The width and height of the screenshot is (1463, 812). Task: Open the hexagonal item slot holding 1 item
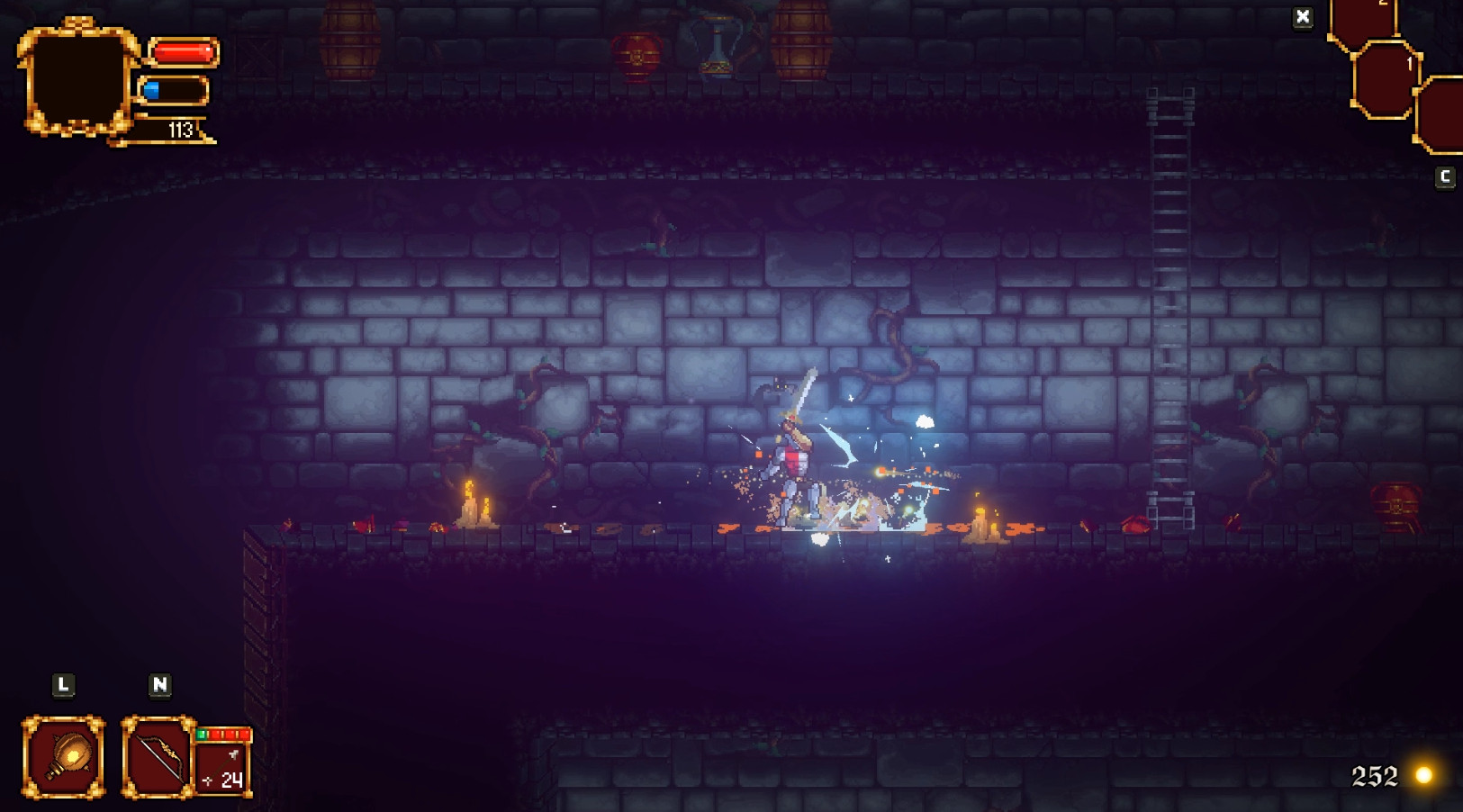click(x=1384, y=79)
